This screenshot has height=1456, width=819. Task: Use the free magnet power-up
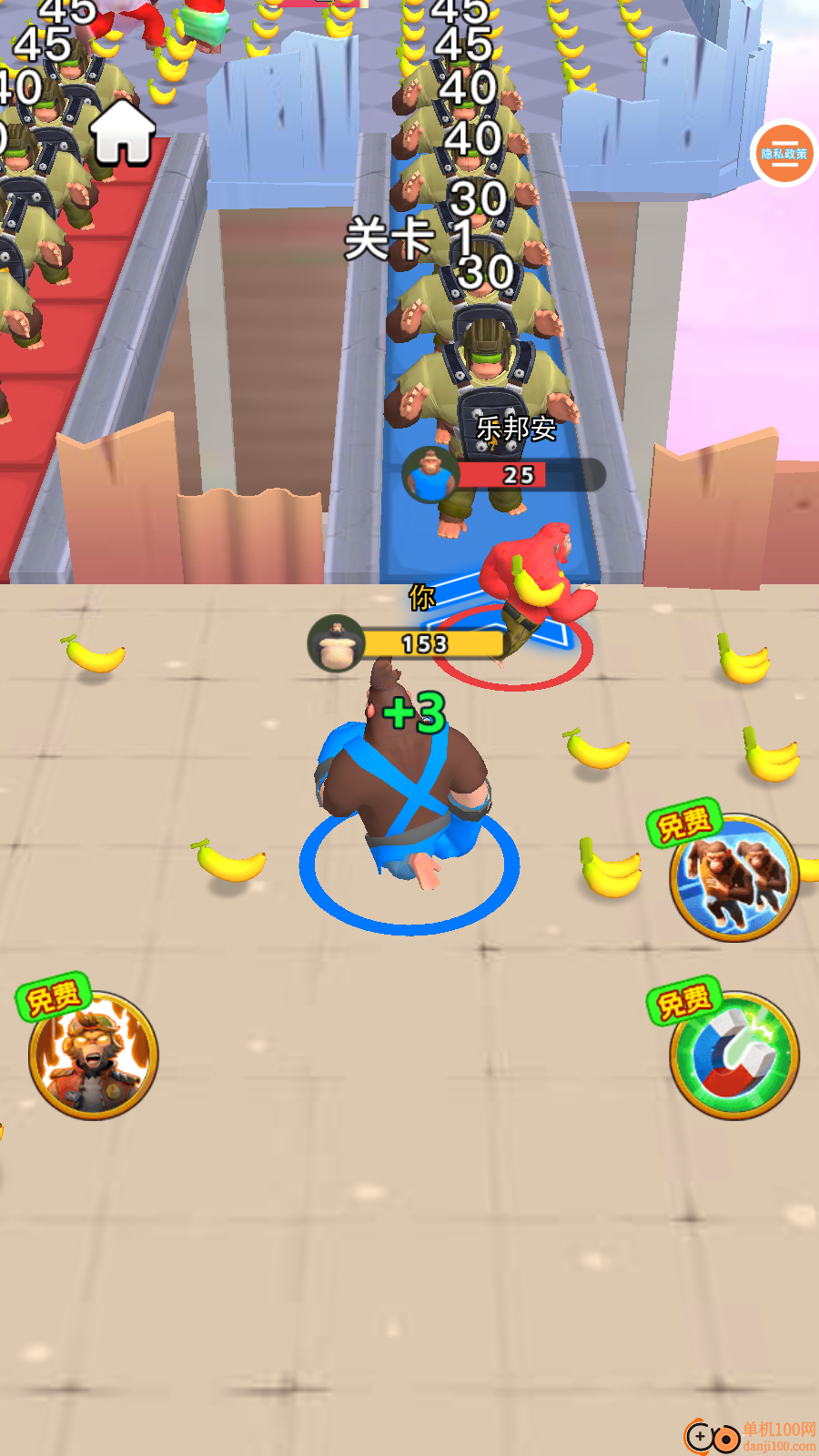click(733, 1054)
